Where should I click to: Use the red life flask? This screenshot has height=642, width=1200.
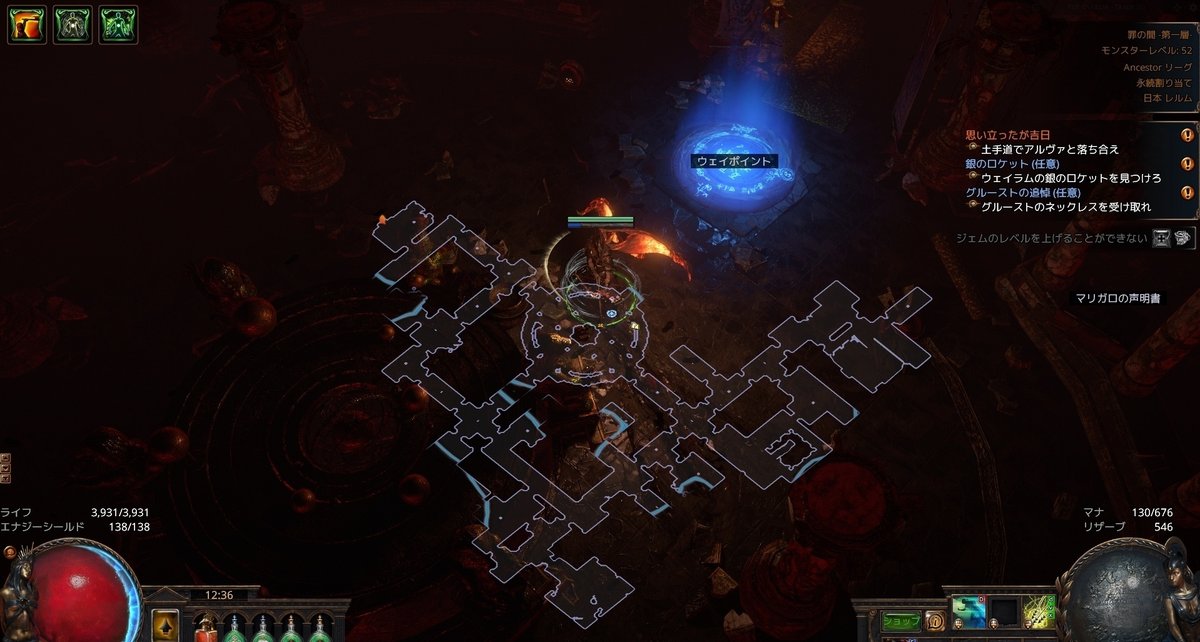[205, 628]
